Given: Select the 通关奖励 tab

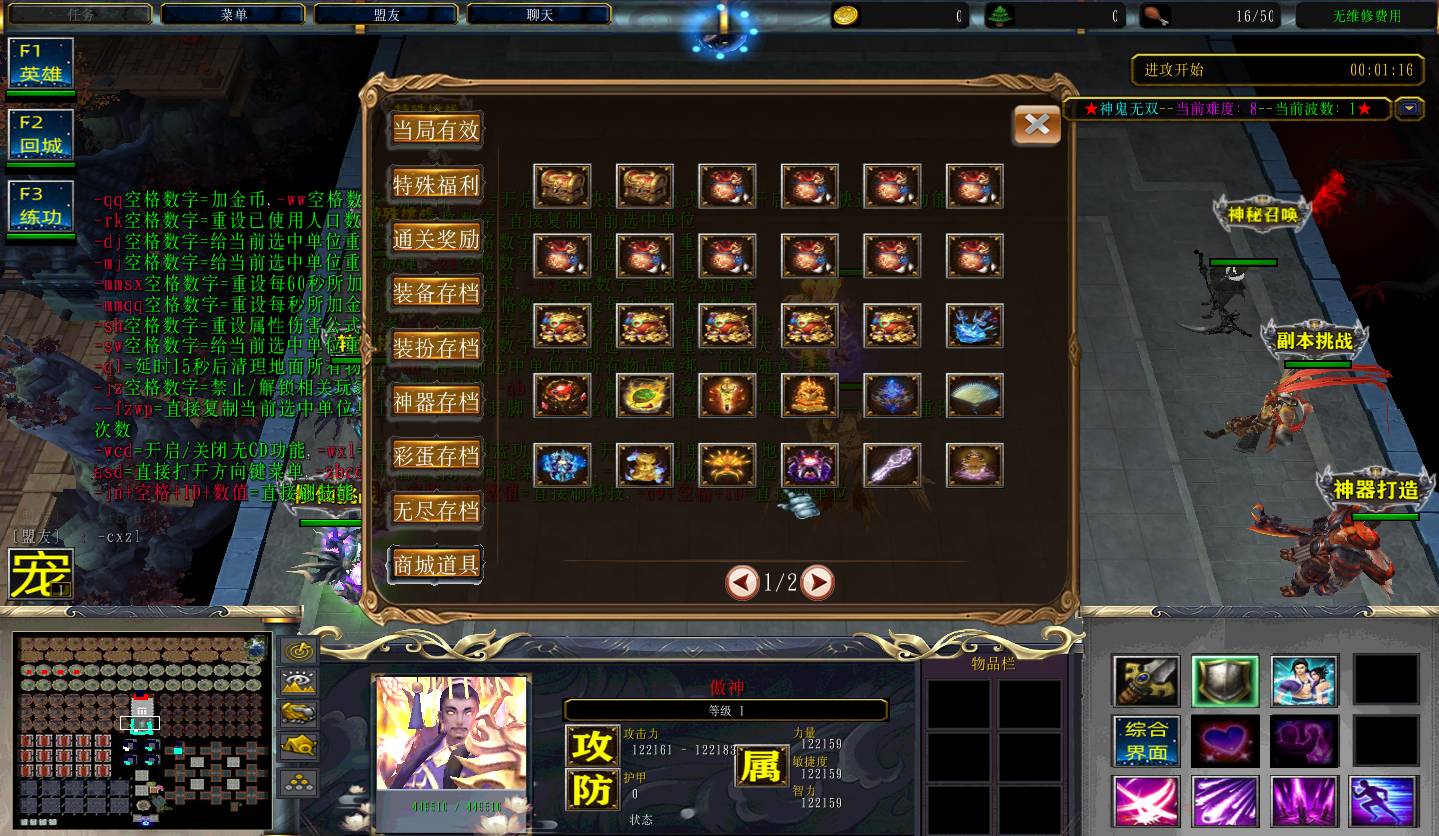Looking at the screenshot, I should coord(436,239).
